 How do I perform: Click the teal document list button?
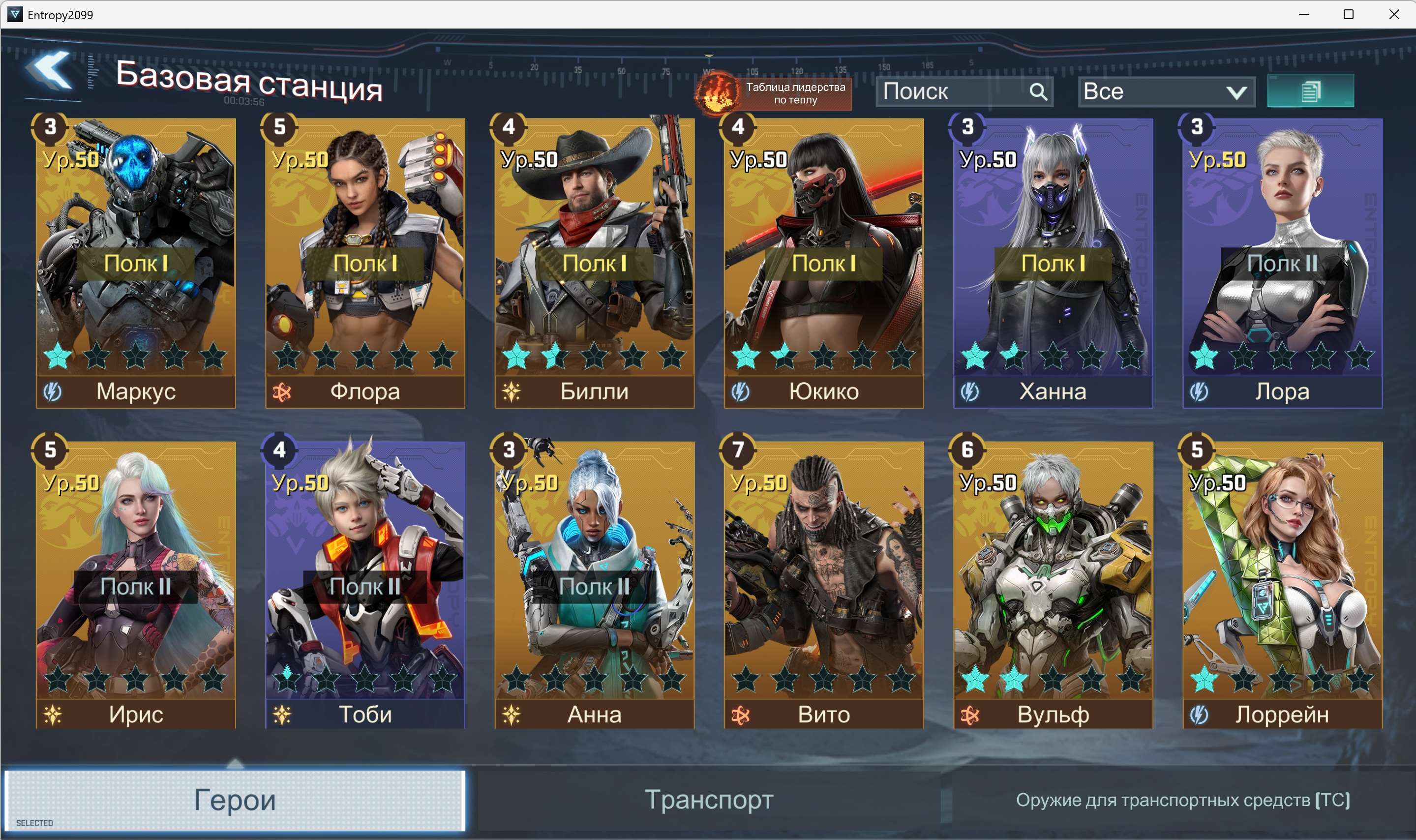pos(1310,91)
